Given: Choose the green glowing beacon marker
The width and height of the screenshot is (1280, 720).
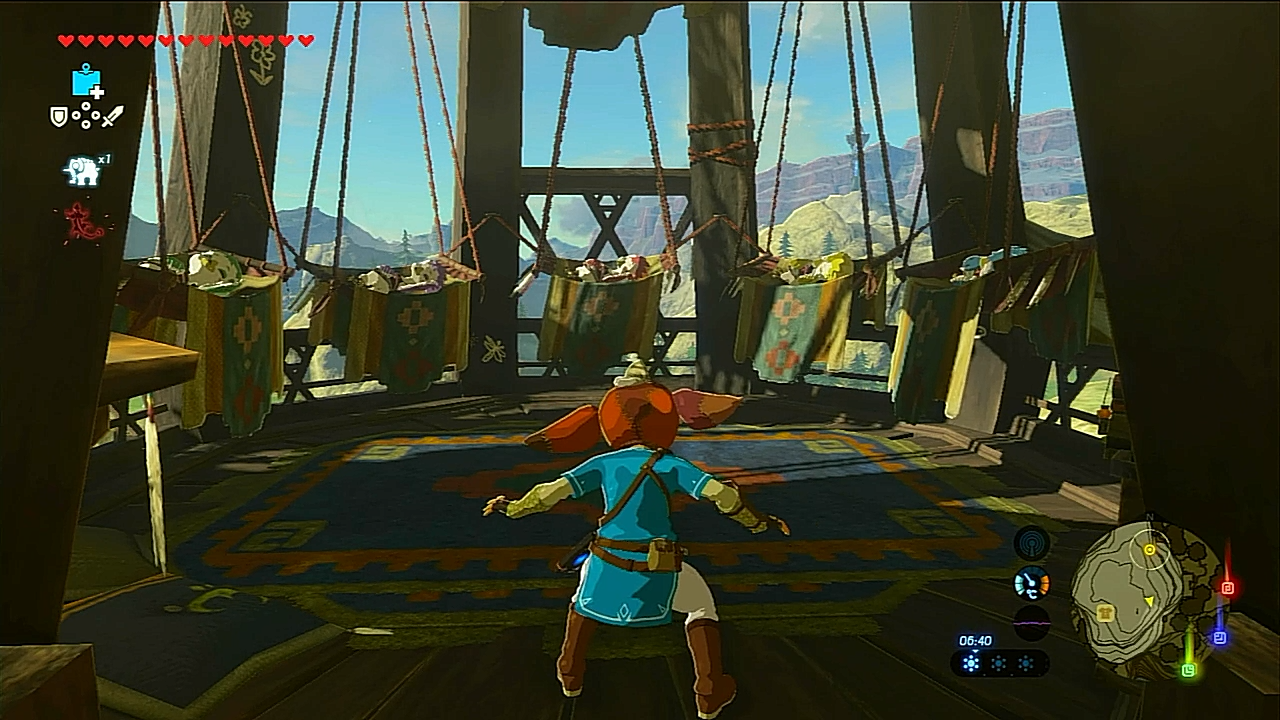Looking at the screenshot, I should (x=1188, y=669).
